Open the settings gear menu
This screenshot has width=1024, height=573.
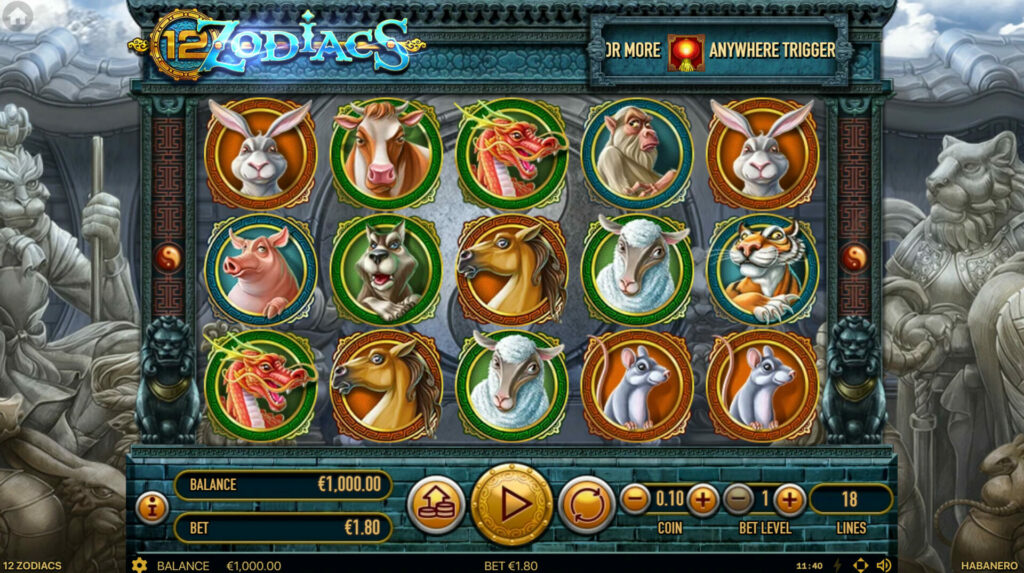point(139,565)
